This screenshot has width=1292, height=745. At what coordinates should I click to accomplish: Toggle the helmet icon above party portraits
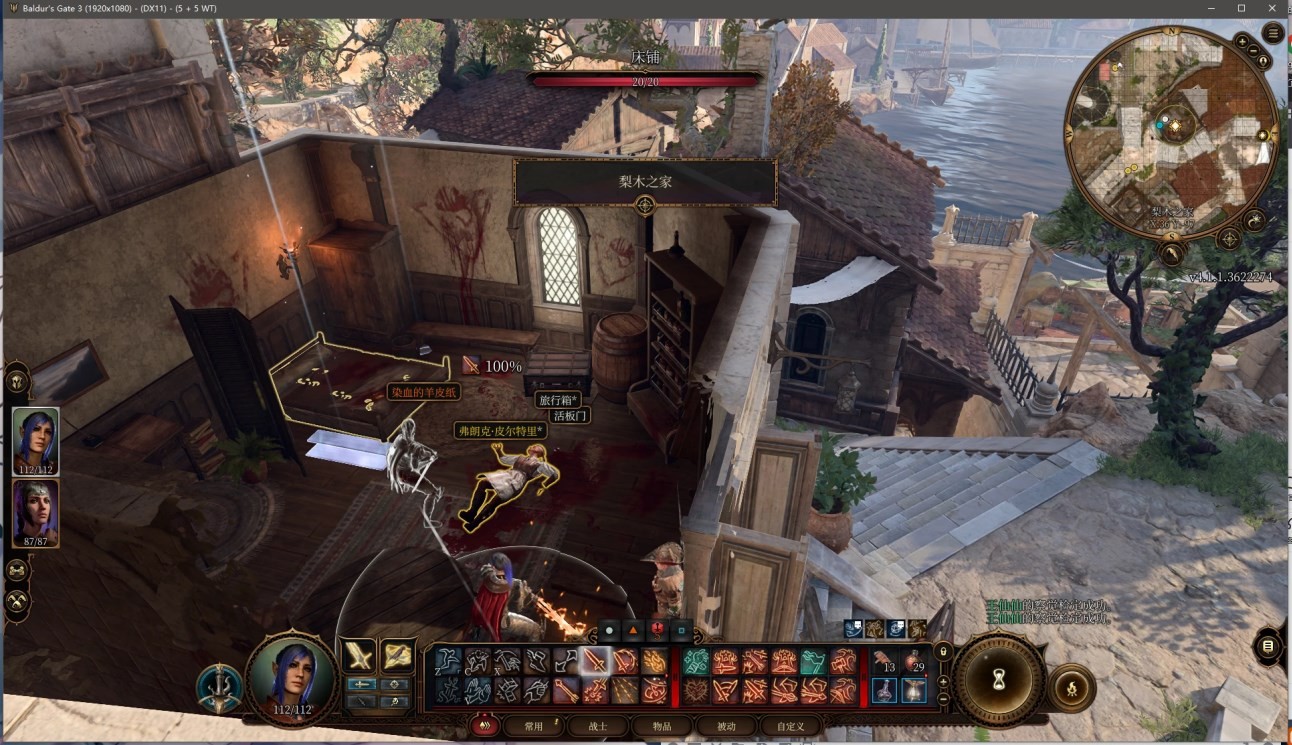coord(18,381)
